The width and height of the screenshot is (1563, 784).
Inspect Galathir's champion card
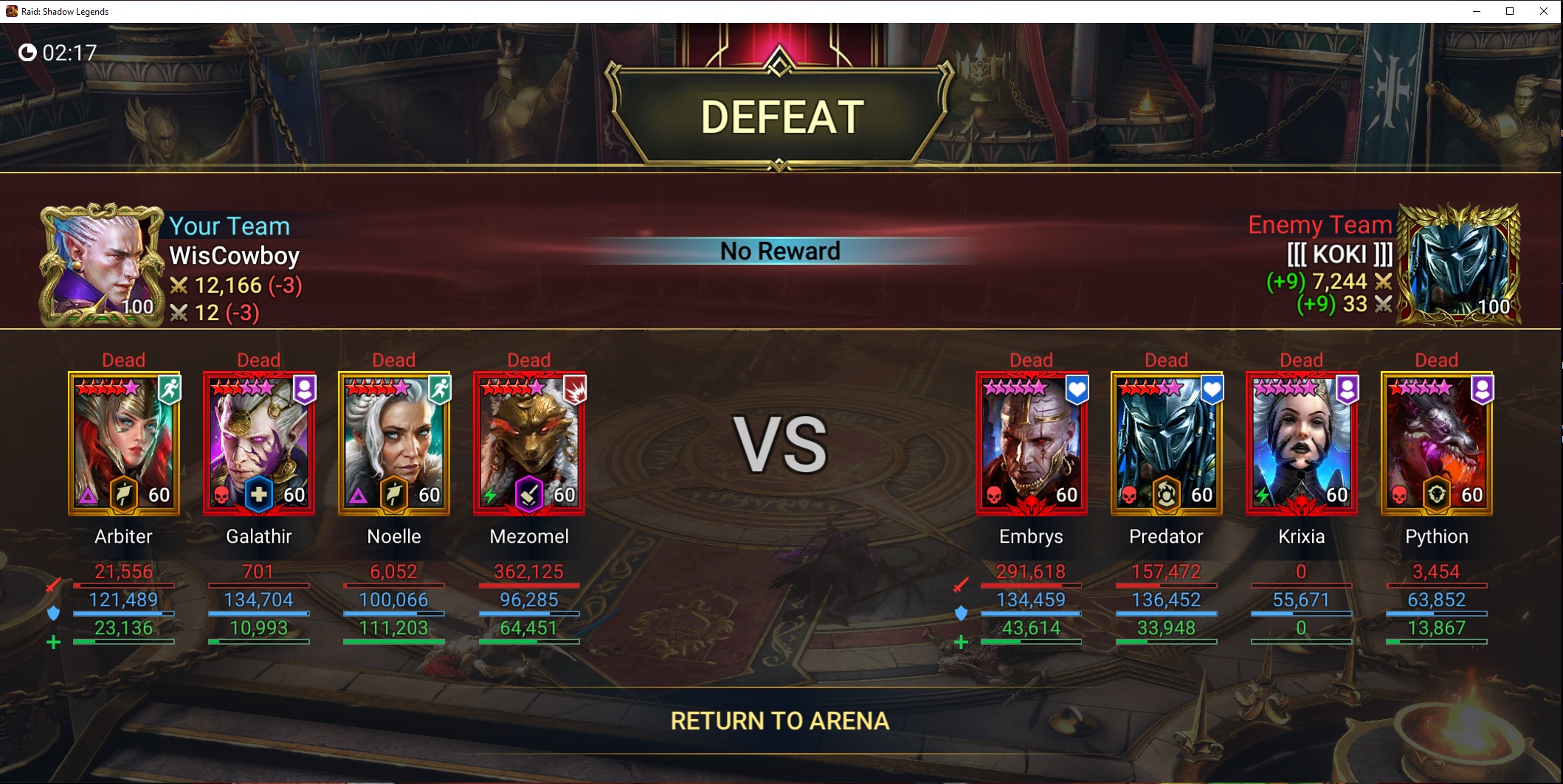pos(259,443)
